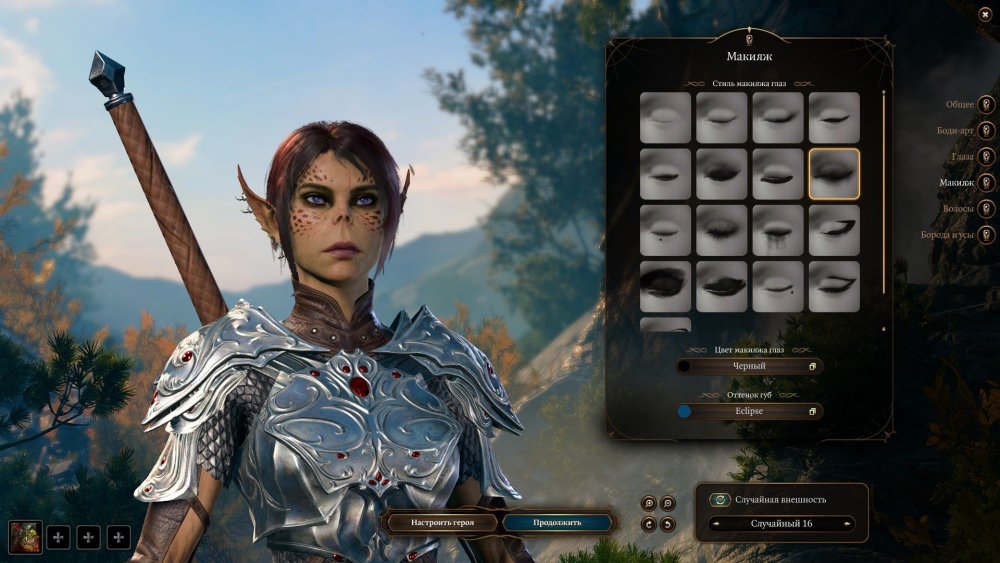Zoom the camera in on the character
Viewport: 1000px width, 563px height.
(650, 503)
